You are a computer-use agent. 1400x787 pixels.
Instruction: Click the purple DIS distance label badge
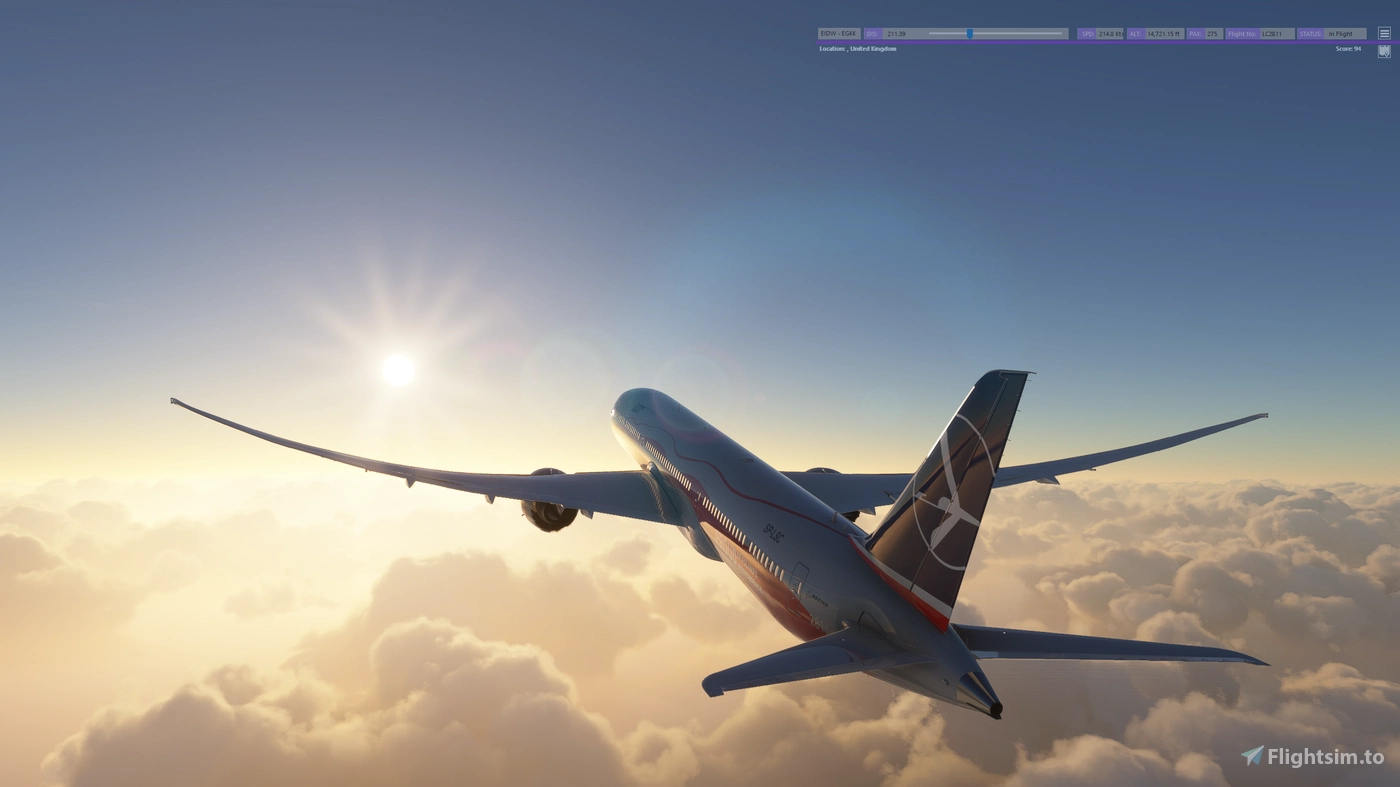pos(871,33)
